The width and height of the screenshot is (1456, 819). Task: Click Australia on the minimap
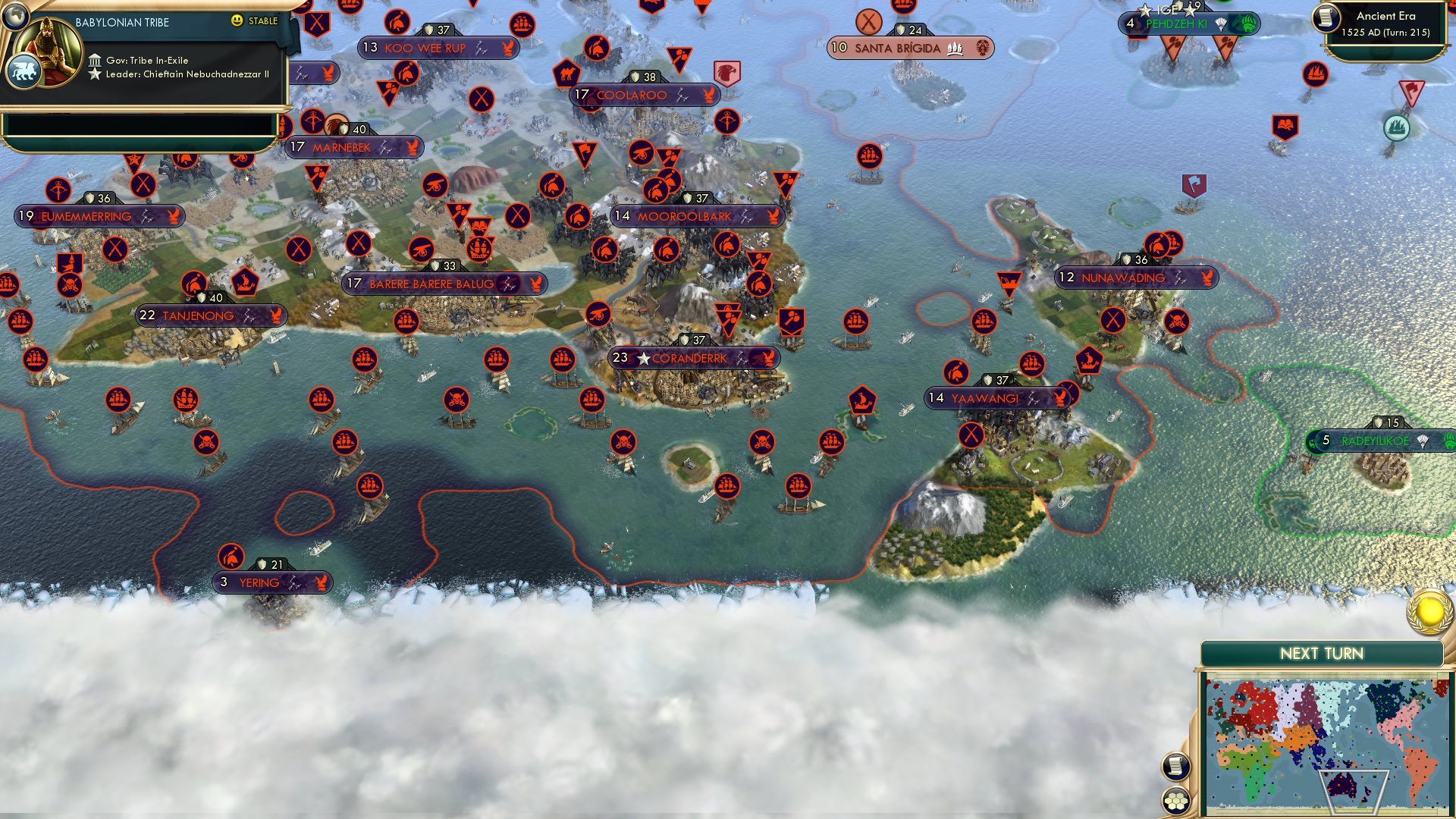pos(1341,785)
